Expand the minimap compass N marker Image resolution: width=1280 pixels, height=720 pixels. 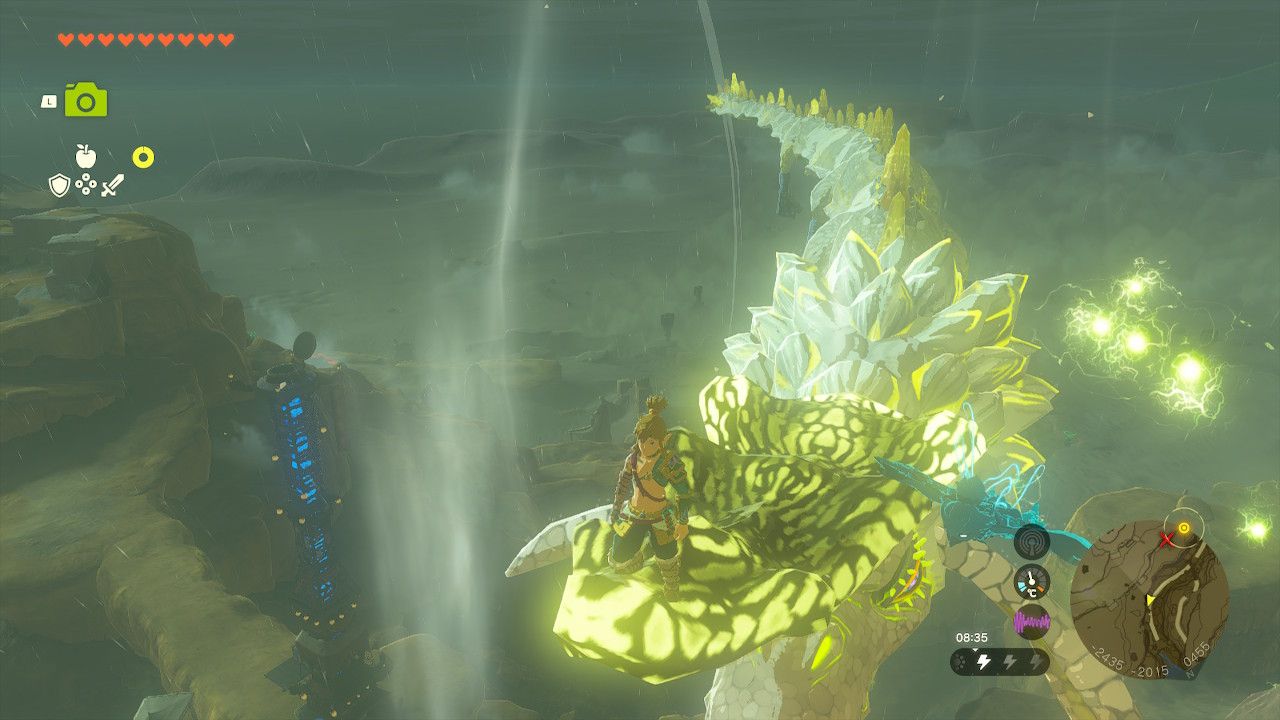(1188, 673)
